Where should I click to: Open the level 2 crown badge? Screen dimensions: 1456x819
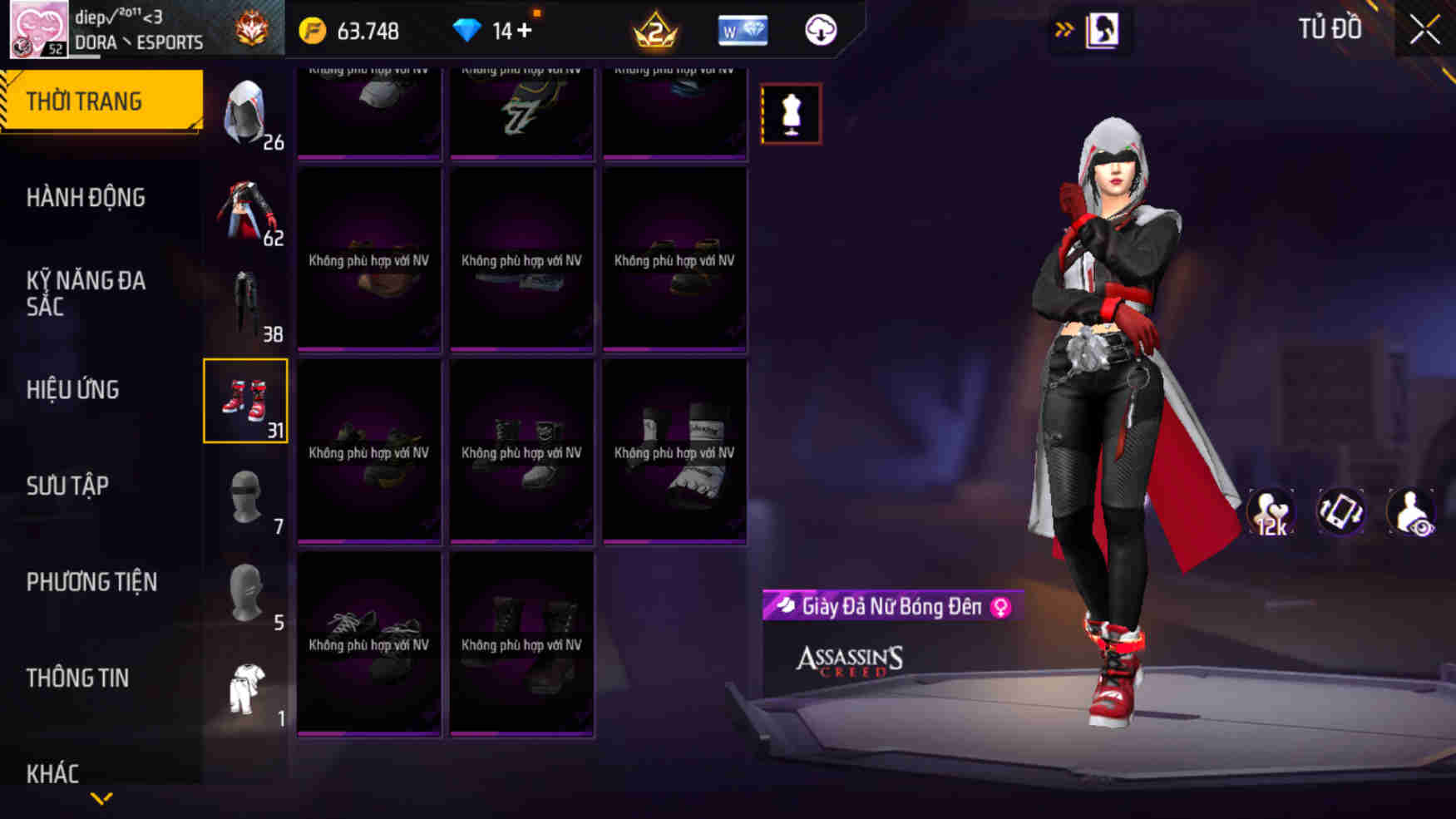pyautogui.click(x=654, y=31)
